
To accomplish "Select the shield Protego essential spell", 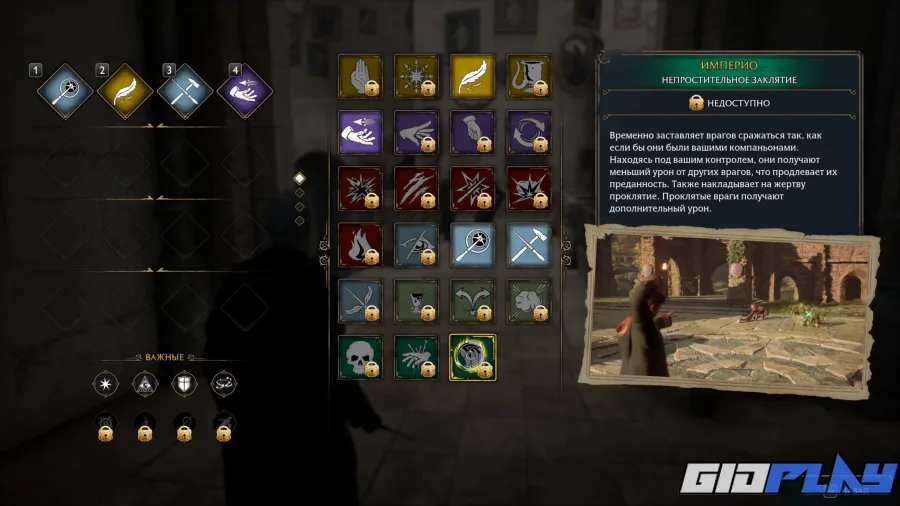I will (x=183, y=383).
